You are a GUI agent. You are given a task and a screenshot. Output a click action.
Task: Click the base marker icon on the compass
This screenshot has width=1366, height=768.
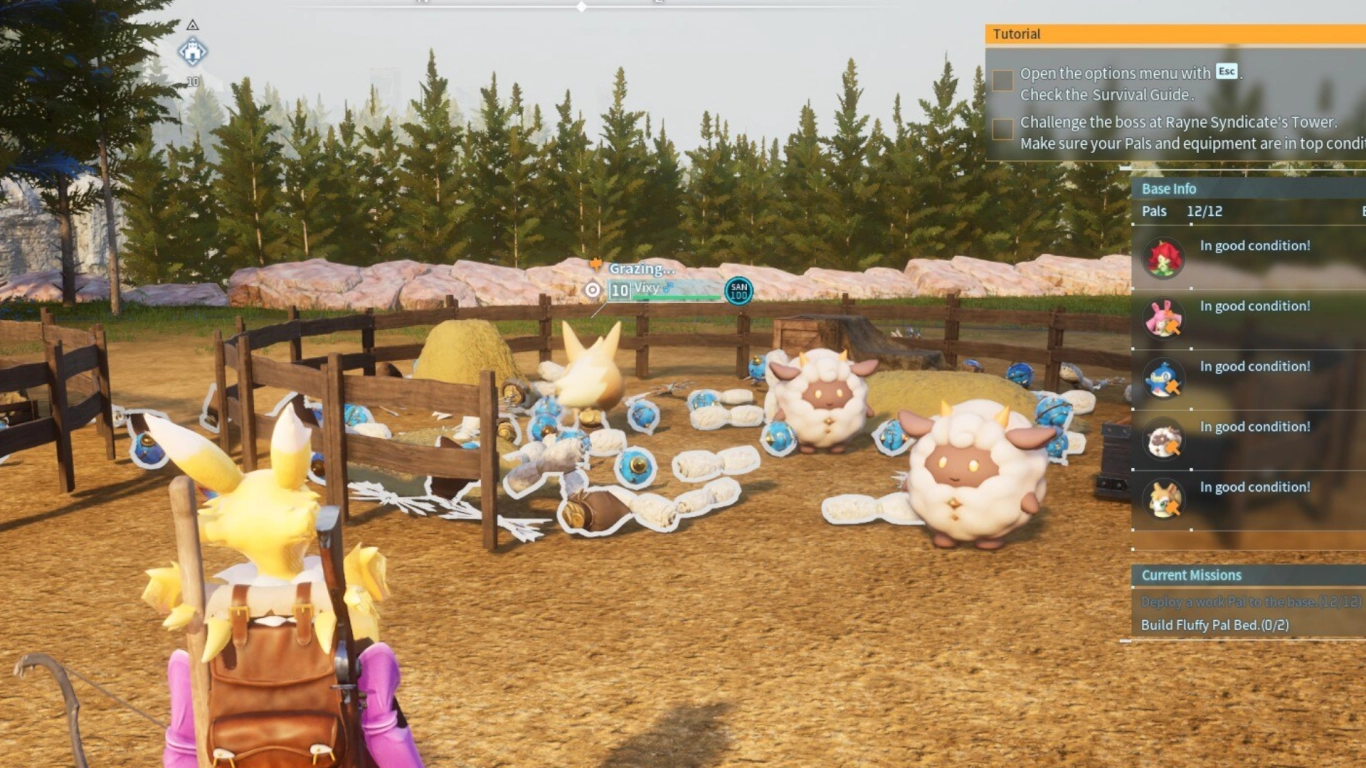click(192, 51)
